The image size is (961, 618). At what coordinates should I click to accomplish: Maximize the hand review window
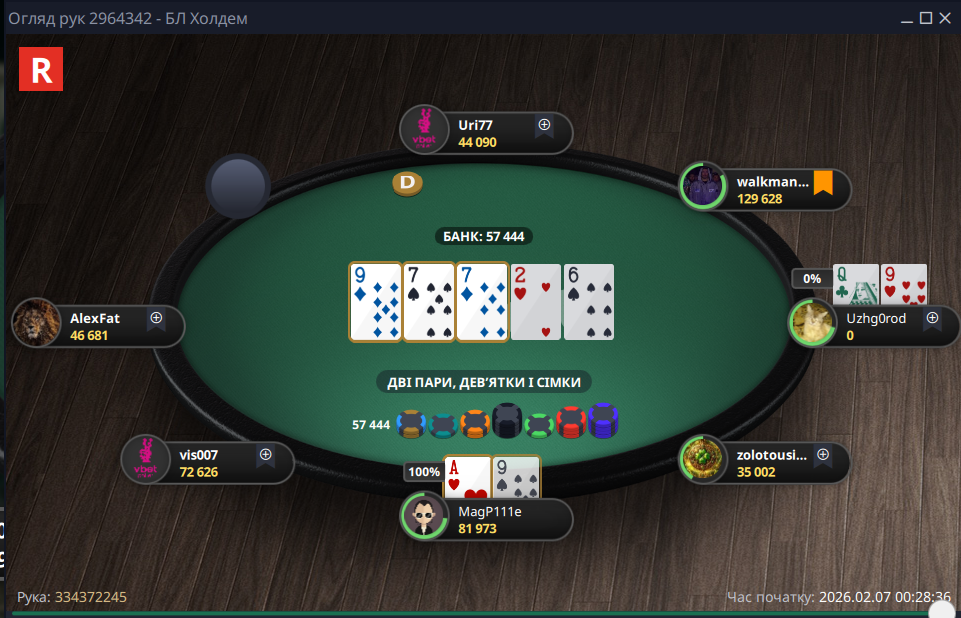pyautogui.click(x=926, y=18)
